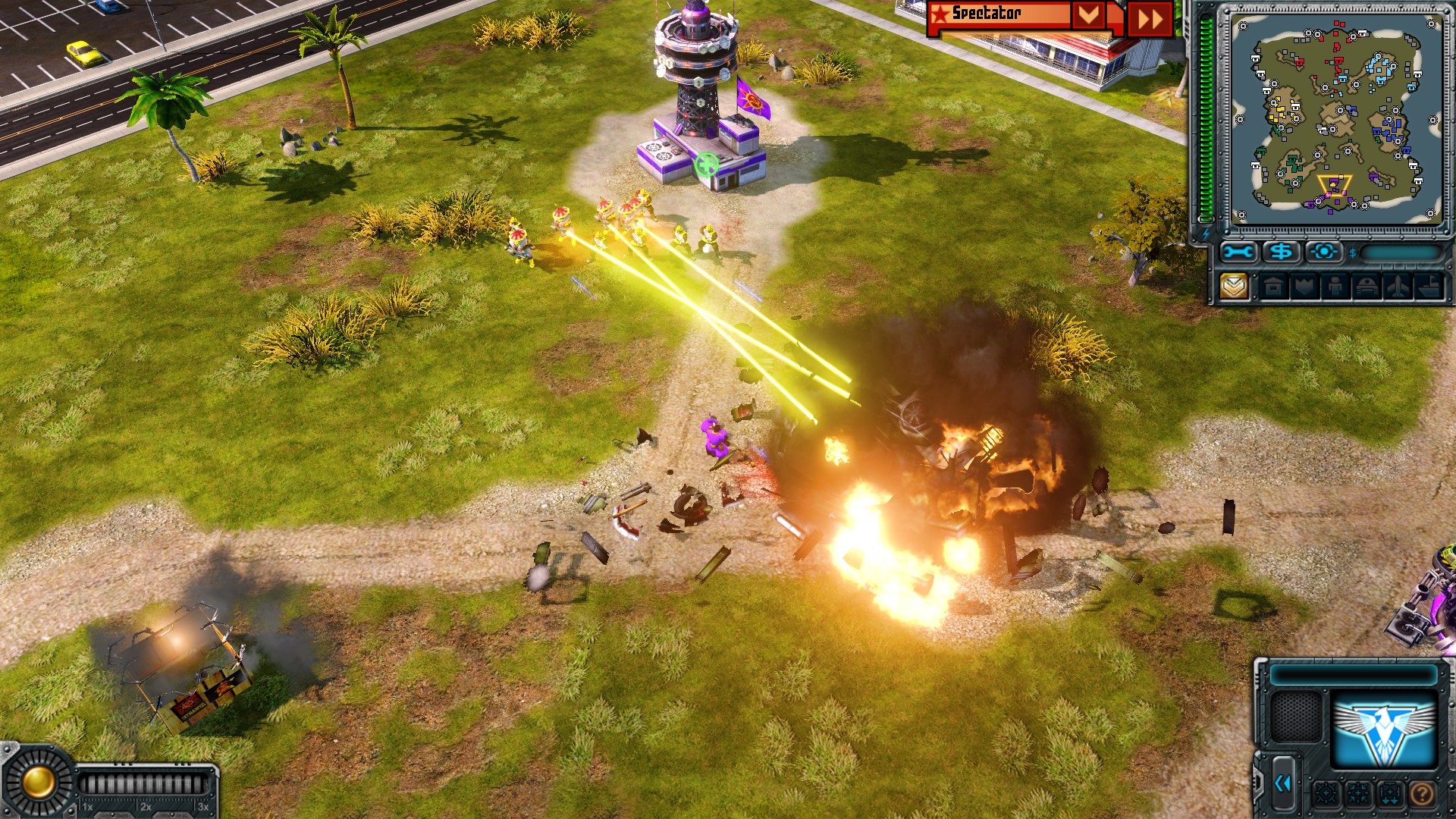Viewport: 1456px width, 819px height.
Task: Click the fast-forward double arrow button
Action: pos(1150,19)
